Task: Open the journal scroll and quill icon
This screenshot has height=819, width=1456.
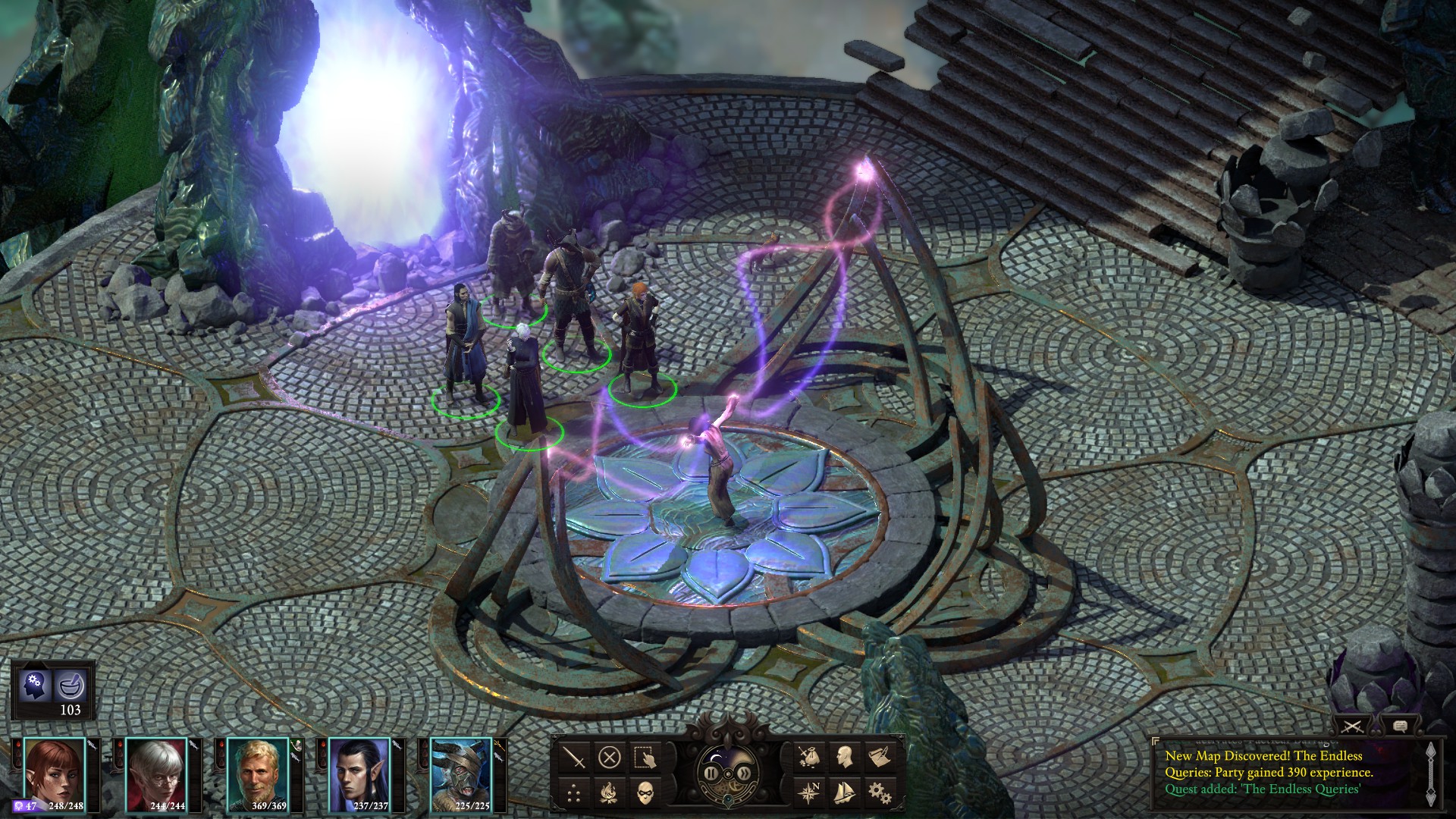Action: tap(880, 757)
